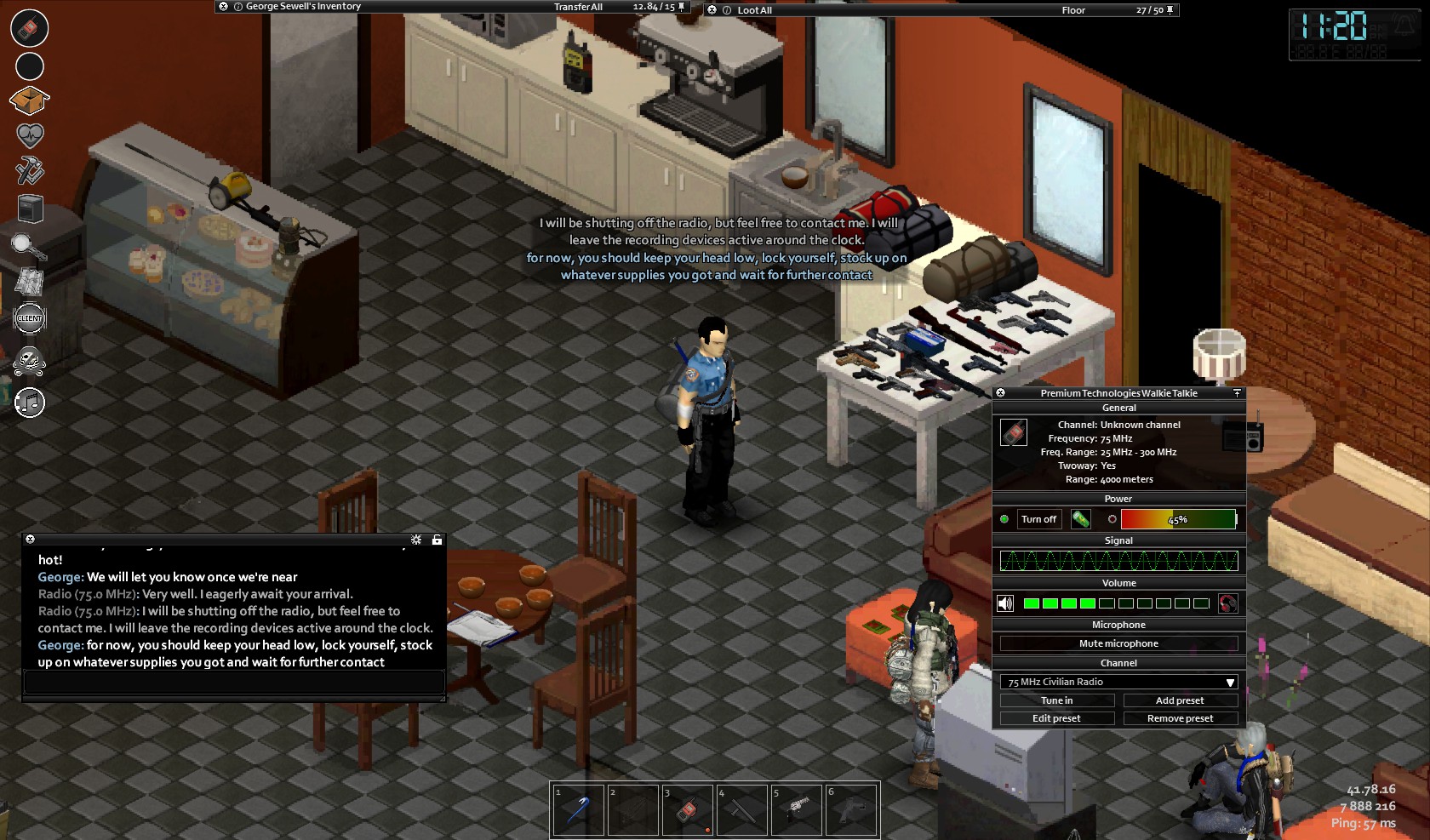Image resolution: width=1430 pixels, height=840 pixels.
Task: Toggle the volume speaker icon
Action: (x=1005, y=603)
